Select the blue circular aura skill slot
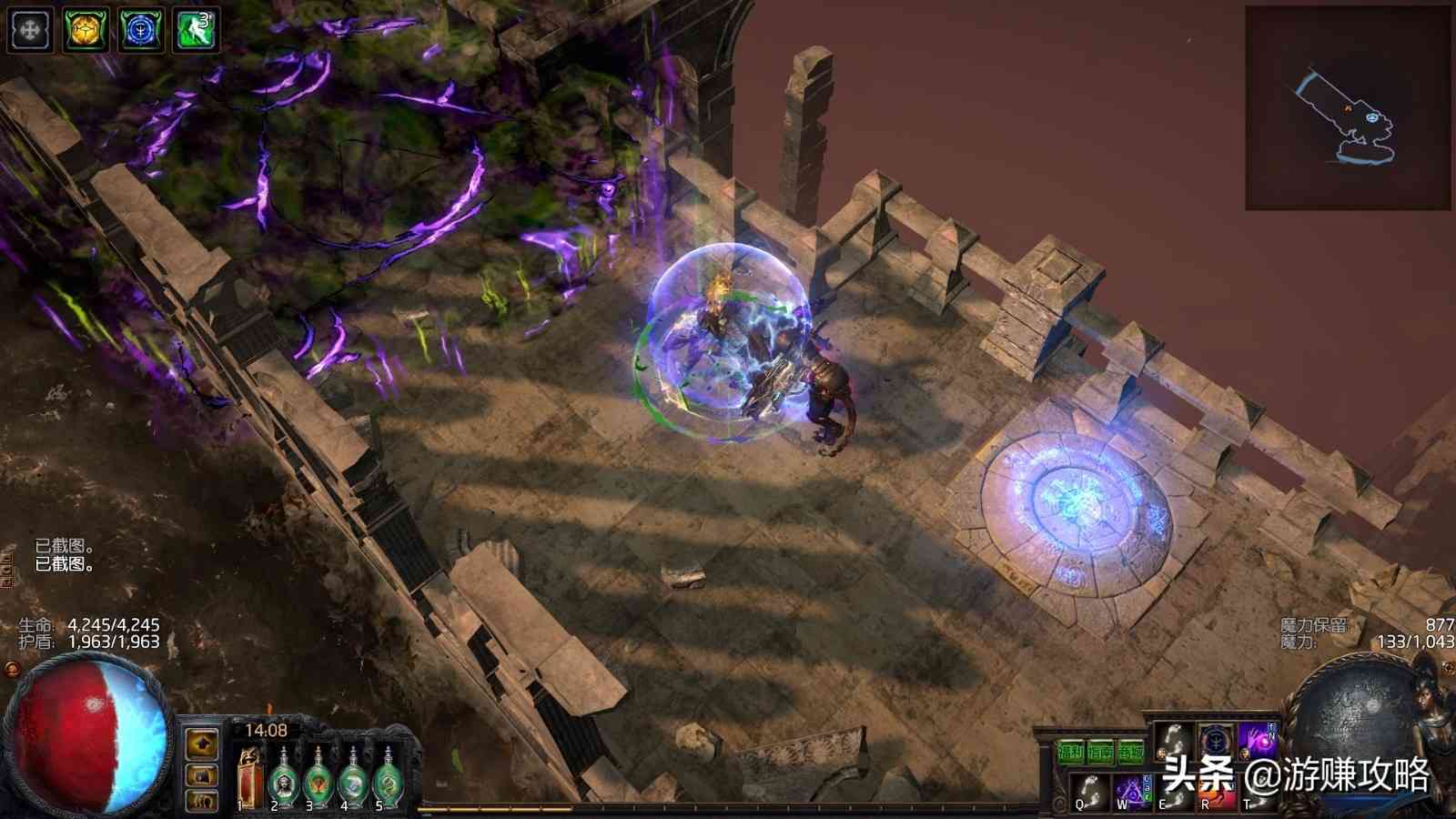The width and height of the screenshot is (1456, 819). pos(1215,742)
